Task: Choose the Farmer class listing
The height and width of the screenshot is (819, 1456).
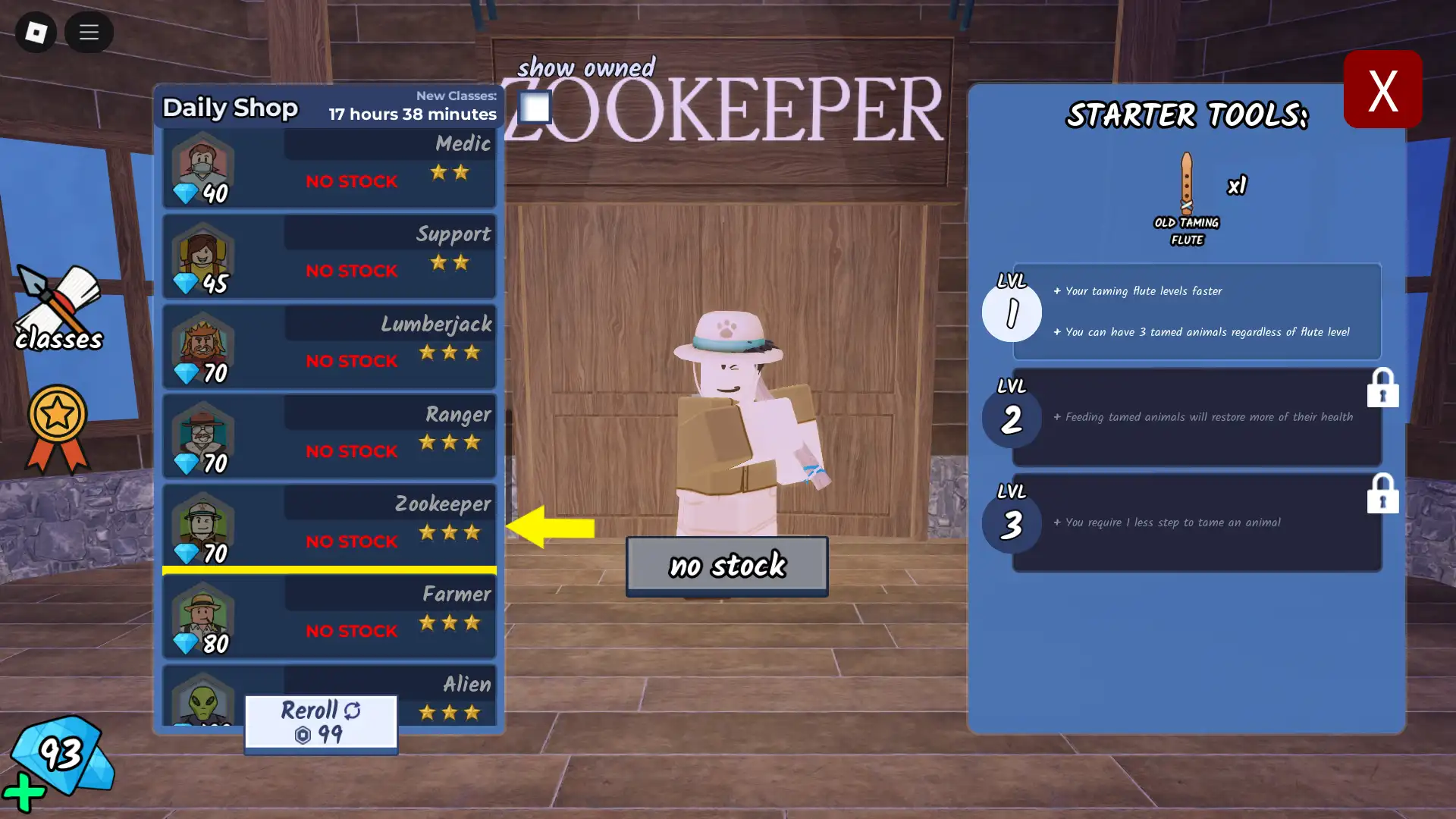Action: [329, 617]
